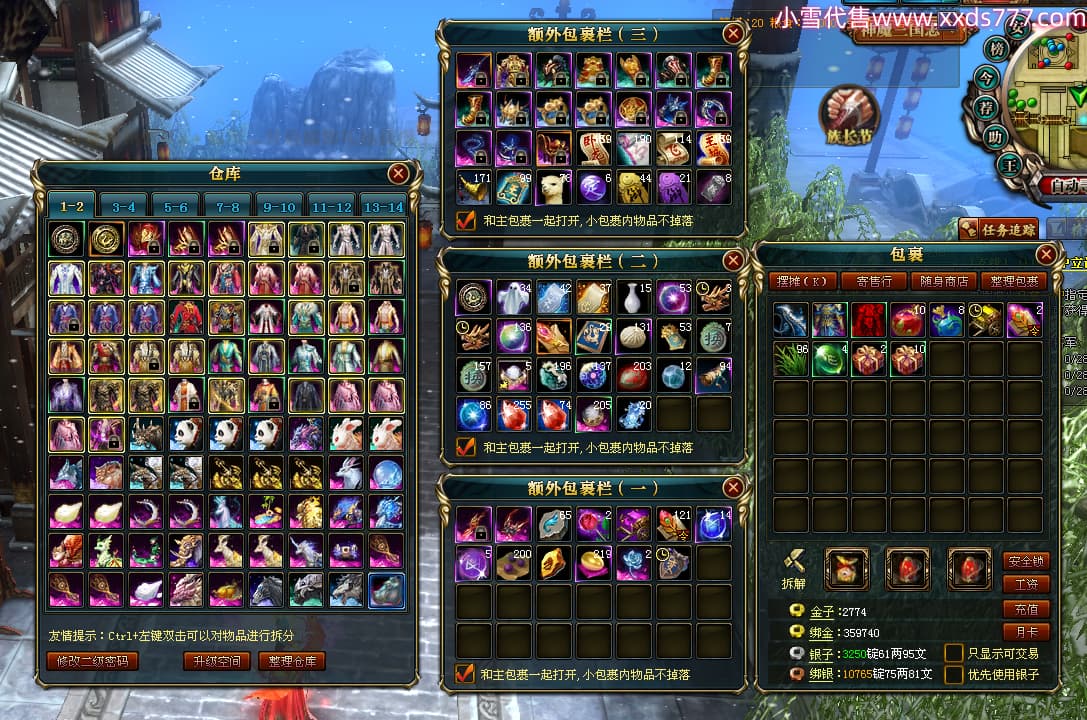Open warehouse tab 13-14
The width and height of the screenshot is (1087, 720).
coord(384,207)
